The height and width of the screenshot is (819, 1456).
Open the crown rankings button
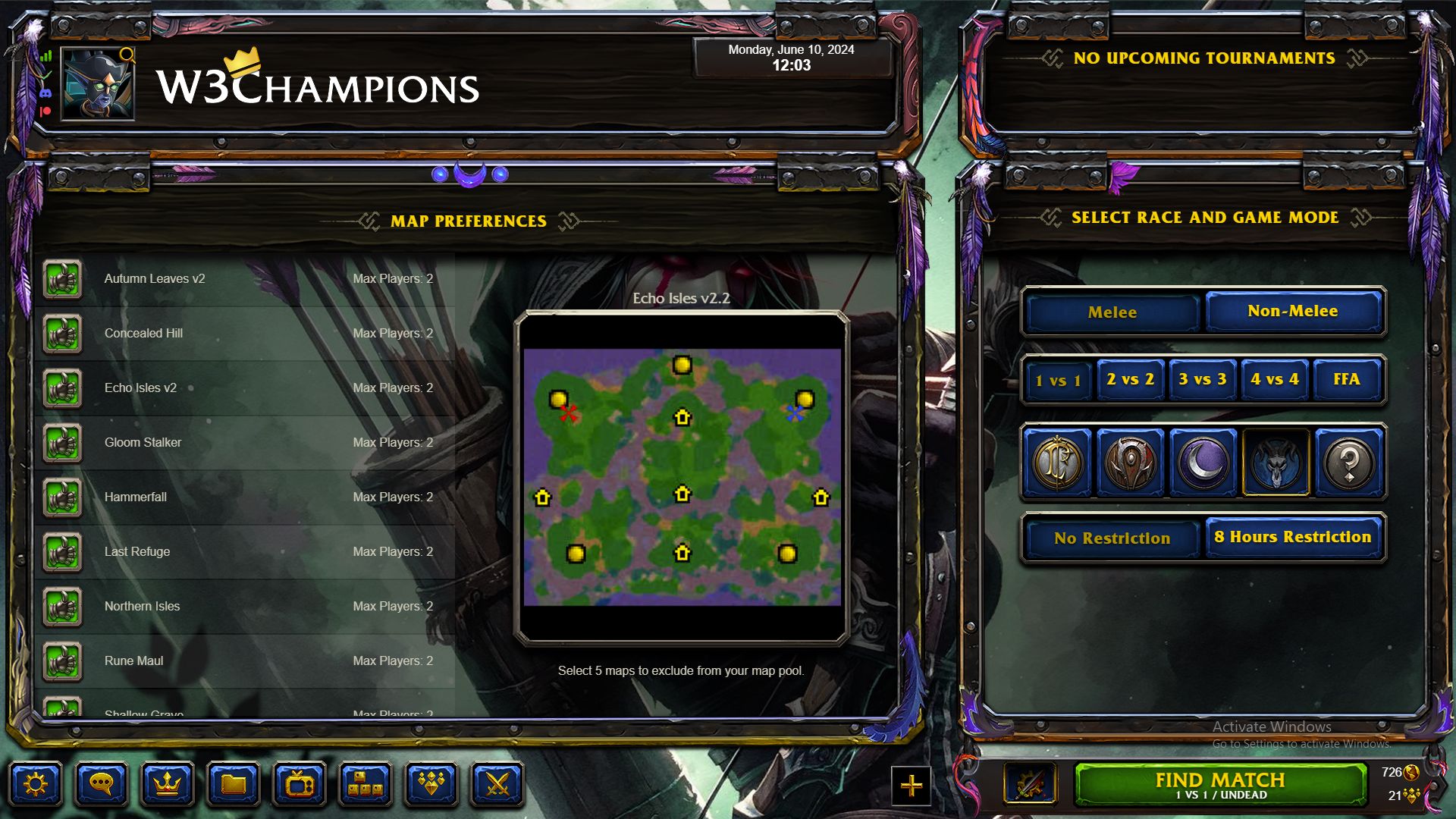(167, 784)
